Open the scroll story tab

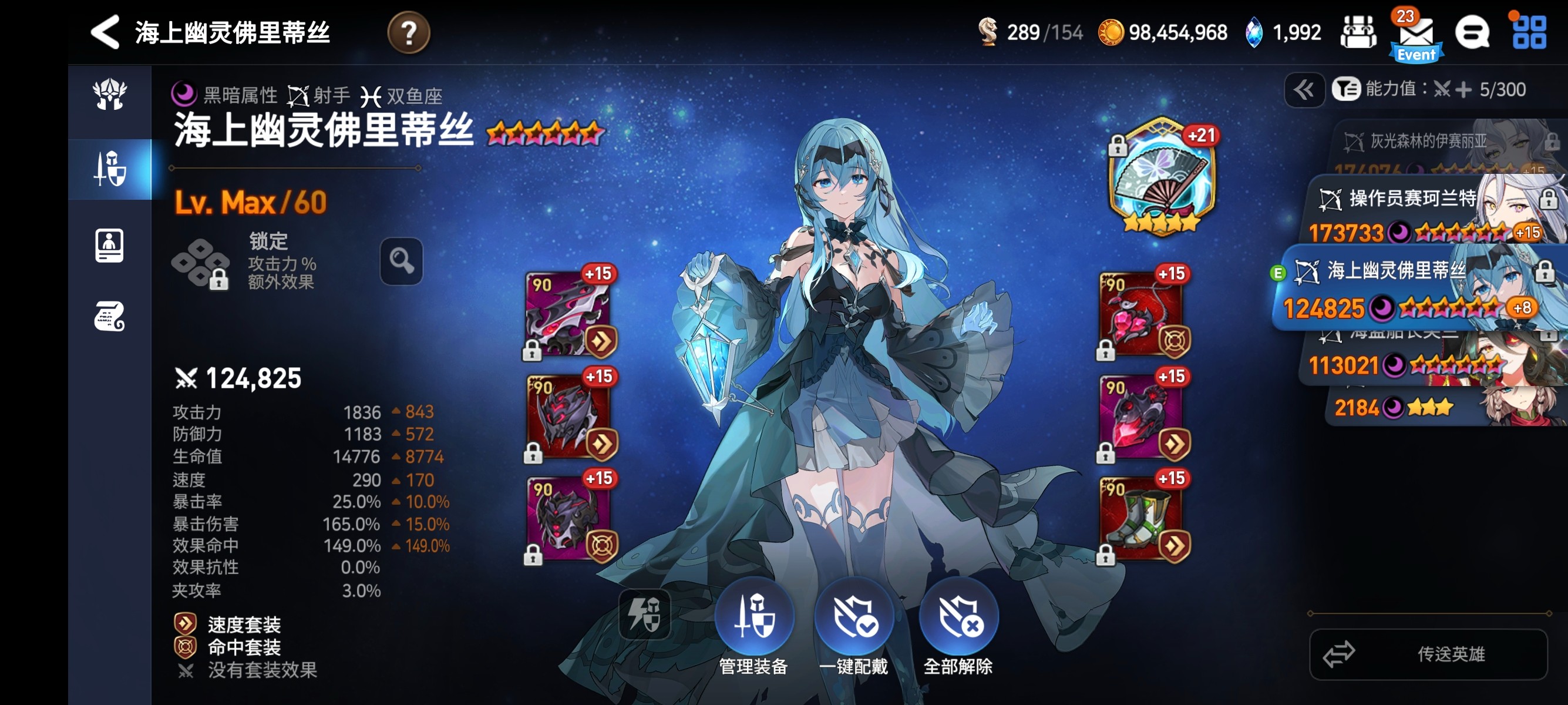tap(110, 317)
